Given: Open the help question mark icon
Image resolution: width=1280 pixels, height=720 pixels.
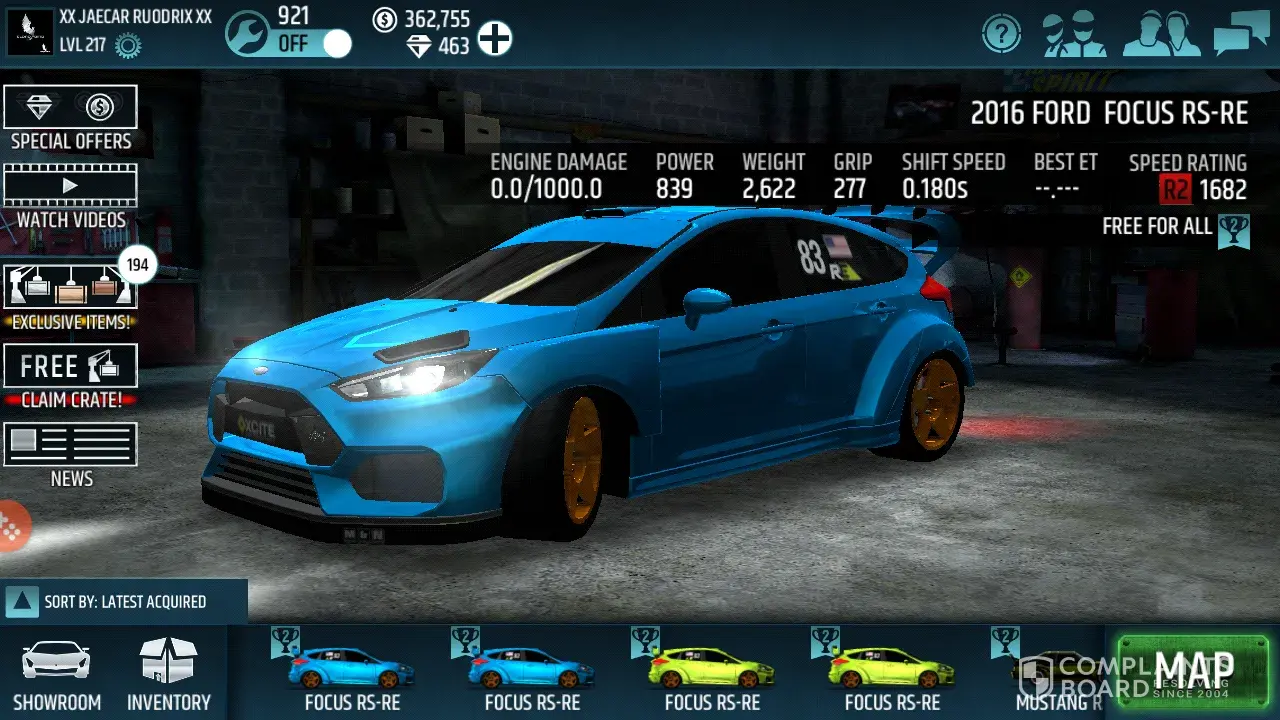Looking at the screenshot, I should (1001, 35).
